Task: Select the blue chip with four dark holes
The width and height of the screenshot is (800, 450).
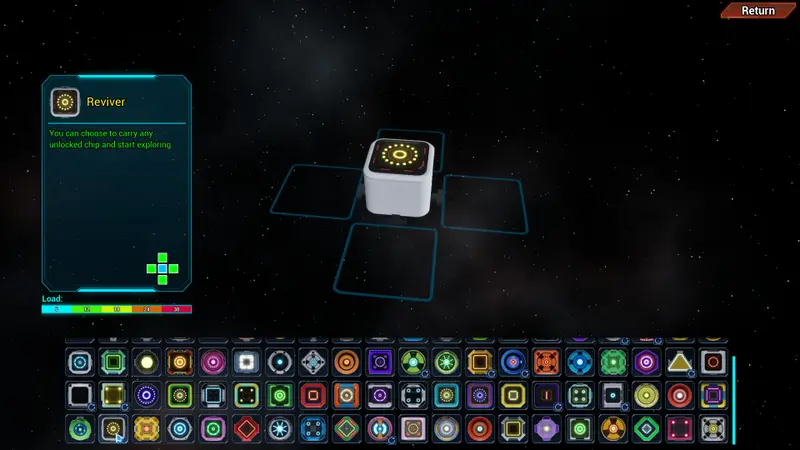Action: 313,429
